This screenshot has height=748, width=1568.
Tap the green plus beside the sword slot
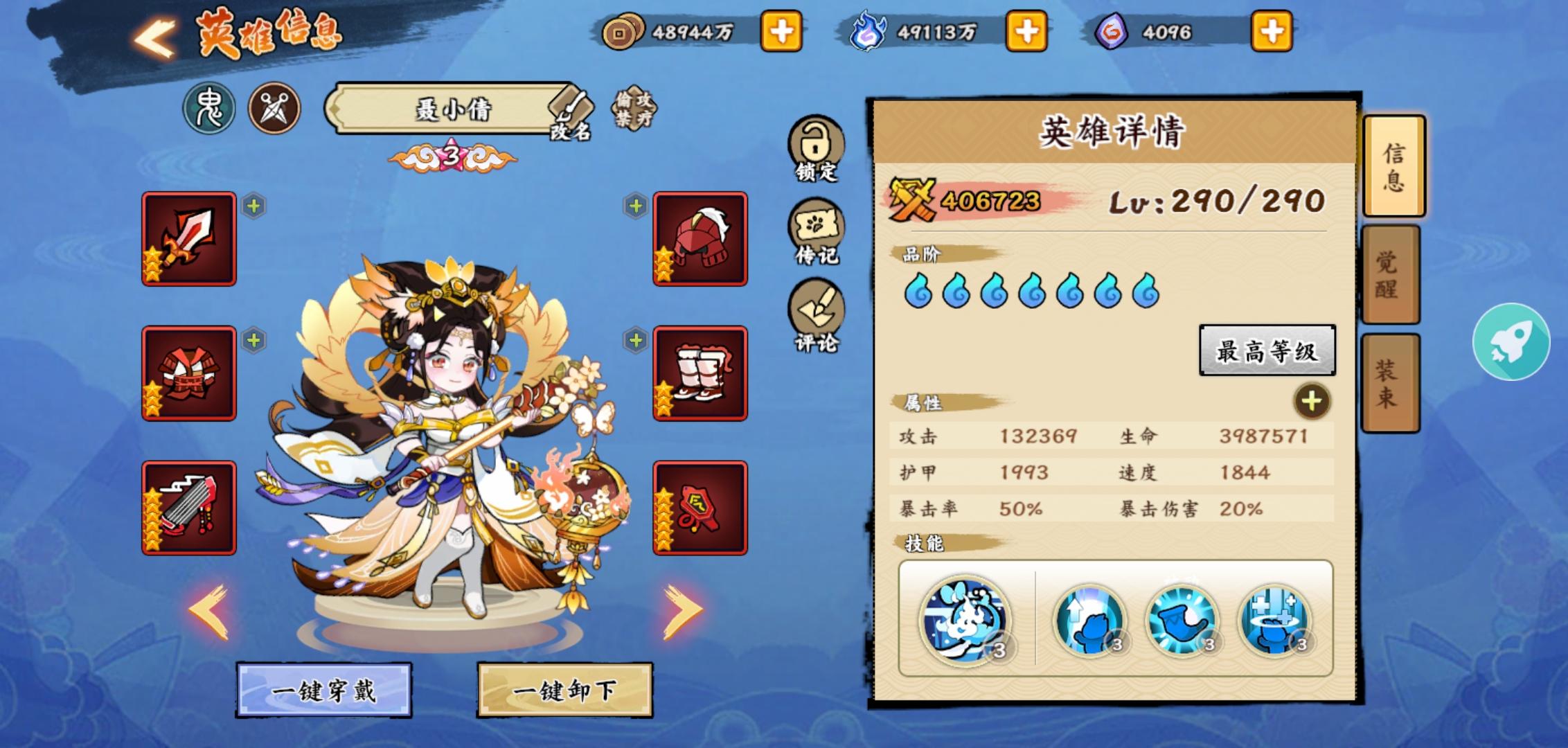(x=253, y=206)
